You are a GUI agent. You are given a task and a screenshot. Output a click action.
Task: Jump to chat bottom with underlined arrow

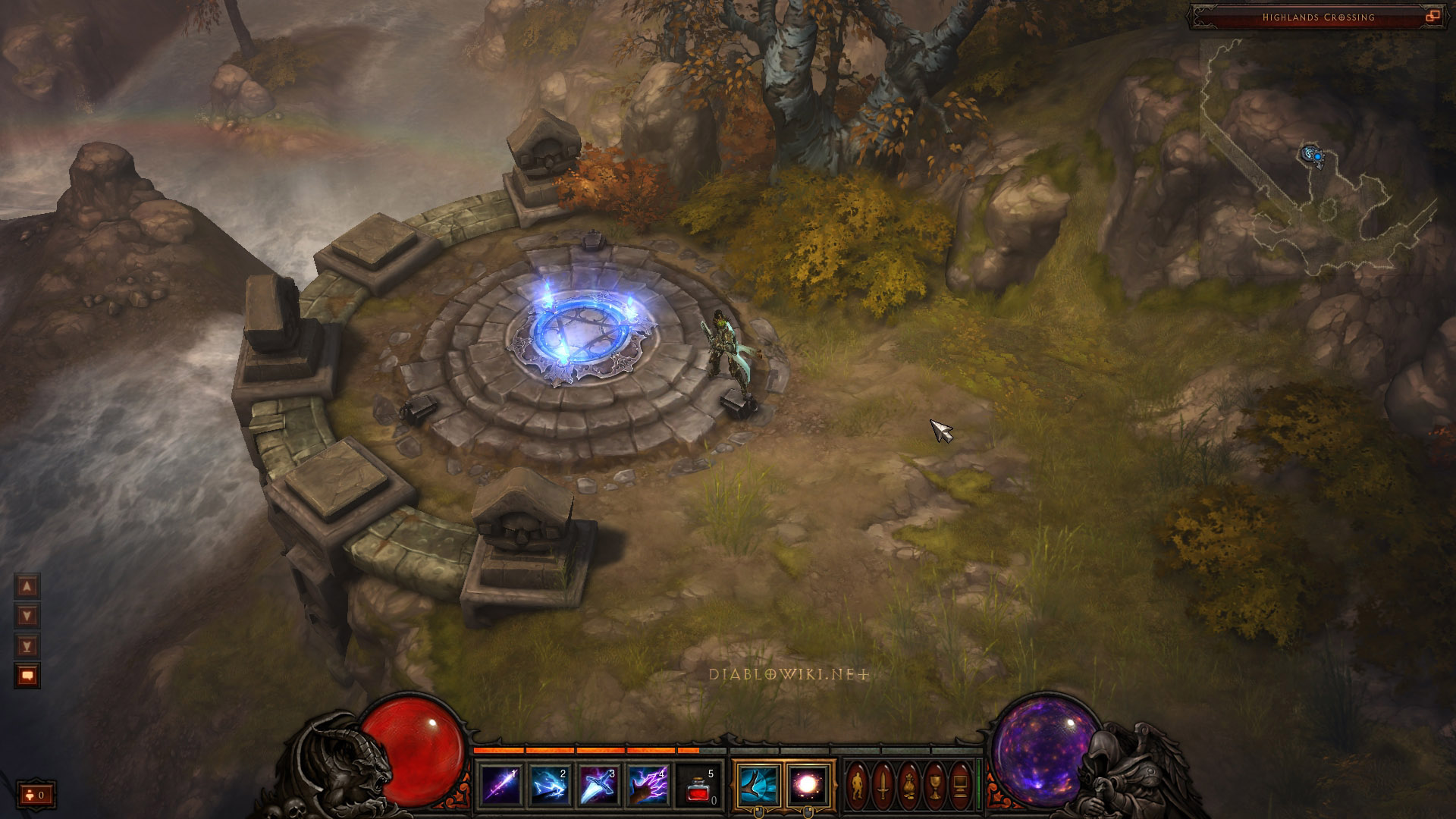click(x=27, y=645)
